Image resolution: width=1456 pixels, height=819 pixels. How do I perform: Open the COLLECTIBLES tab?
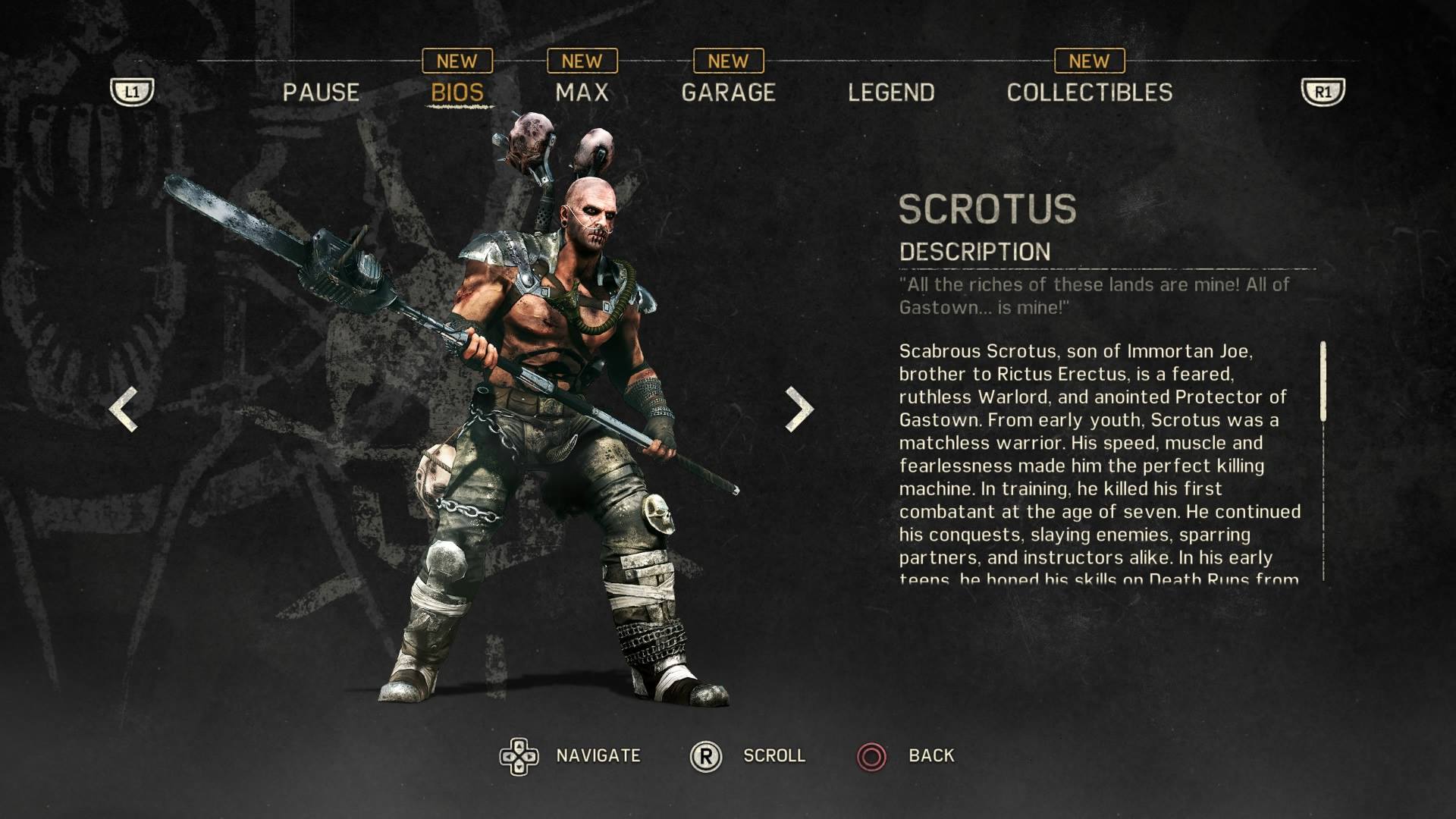pos(1089,93)
